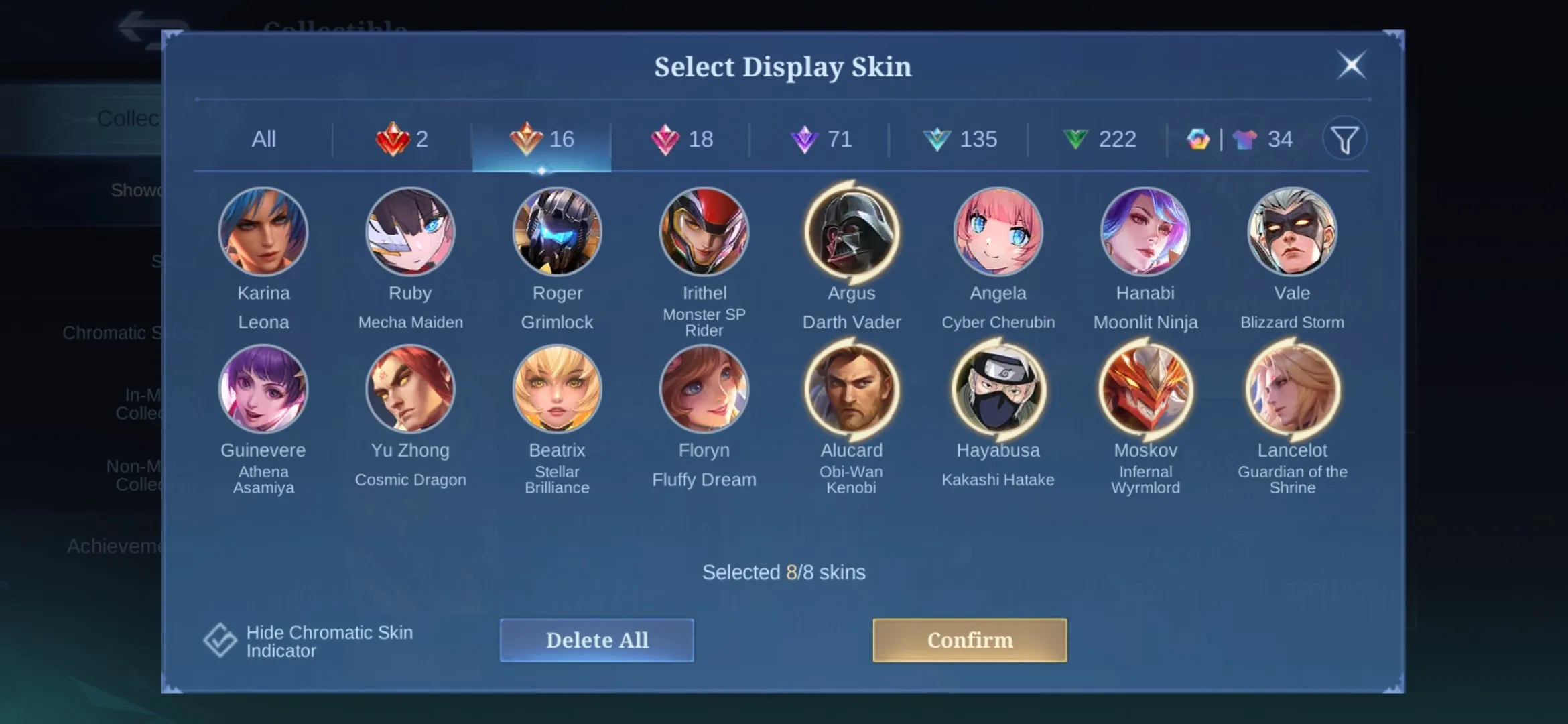This screenshot has width=1568, height=724.
Task: Select Floryn's Fluffy Dream portrait
Action: (x=705, y=389)
